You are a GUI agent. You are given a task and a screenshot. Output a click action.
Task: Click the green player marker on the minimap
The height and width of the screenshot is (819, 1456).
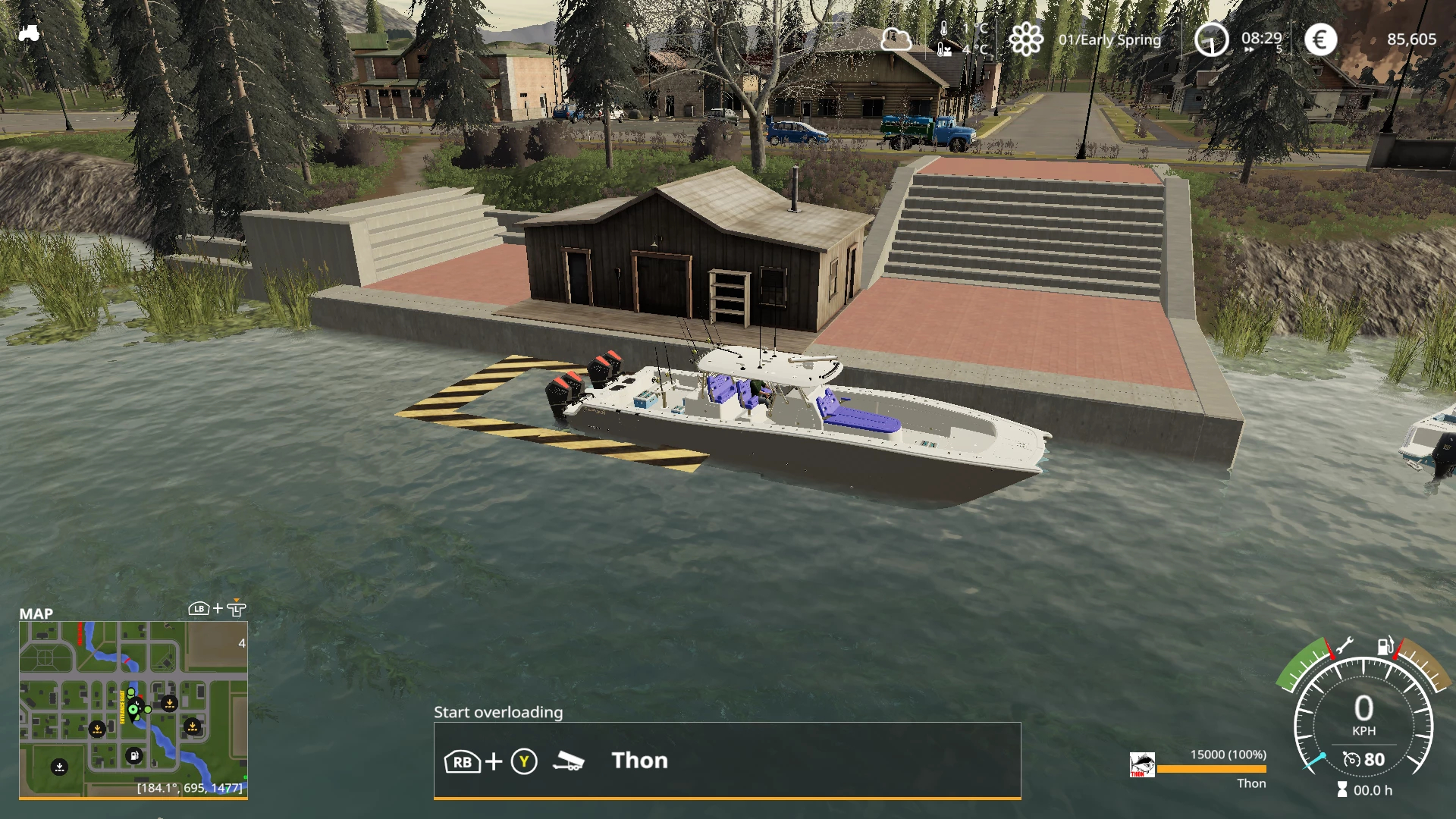pyautogui.click(x=134, y=710)
